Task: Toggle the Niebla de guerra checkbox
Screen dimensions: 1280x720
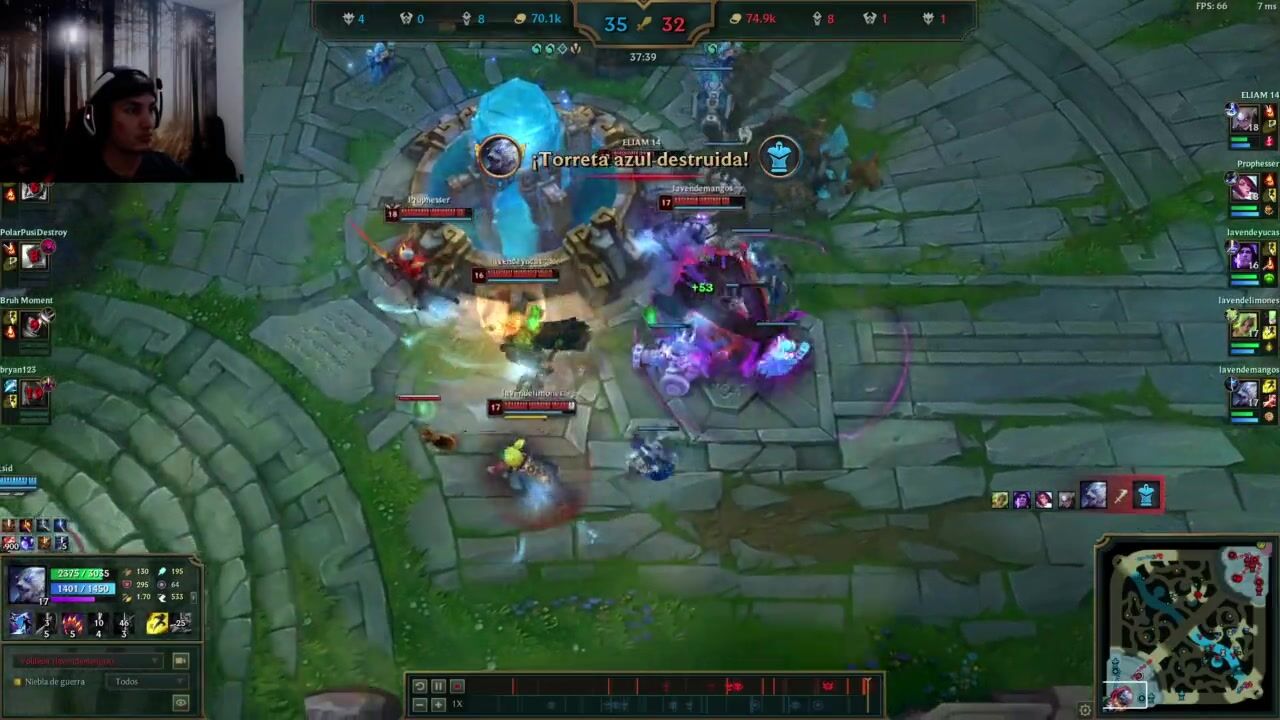Action: coord(17,682)
